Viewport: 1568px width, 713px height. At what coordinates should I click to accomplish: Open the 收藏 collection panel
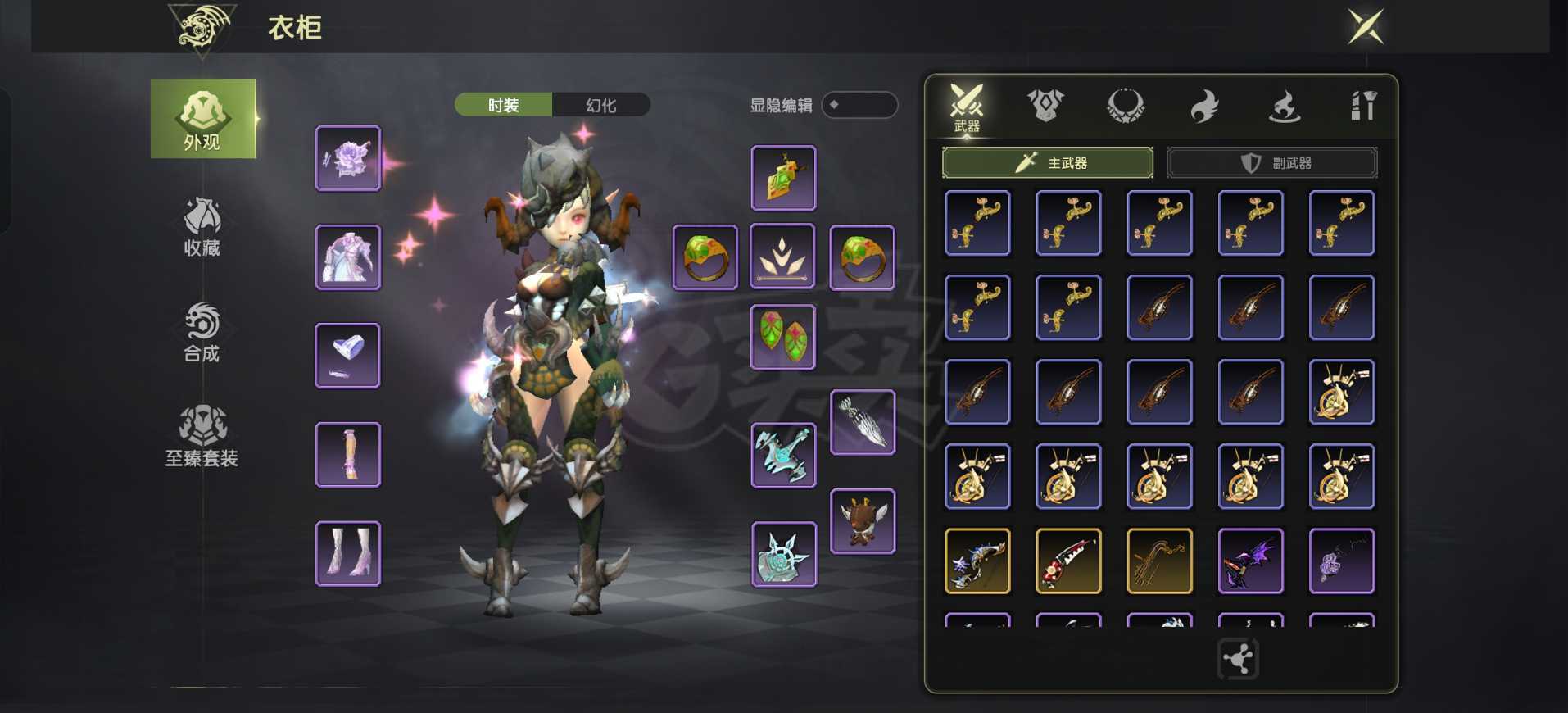(x=203, y=228)
